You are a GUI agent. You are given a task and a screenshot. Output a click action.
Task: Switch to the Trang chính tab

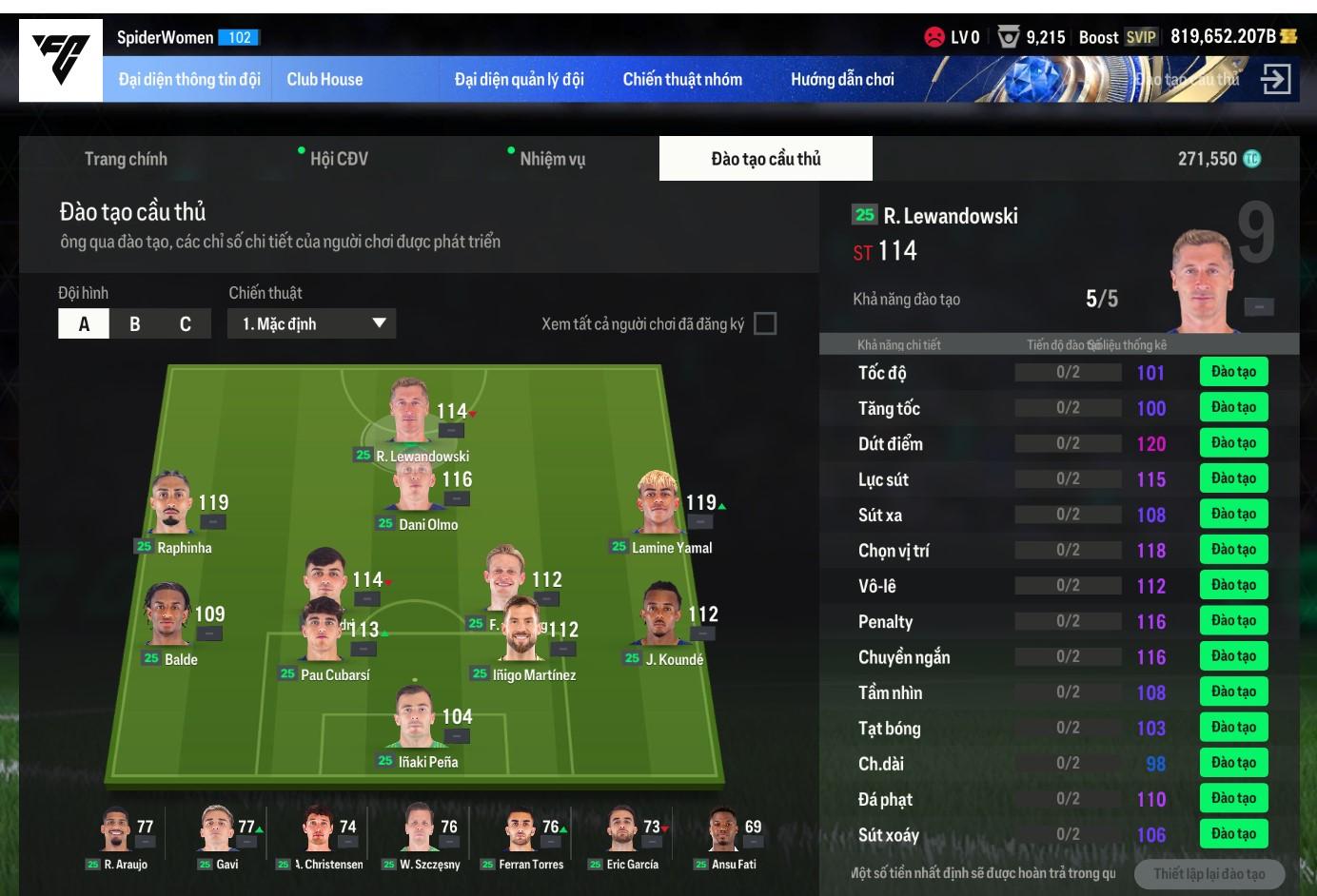(126, 159)
